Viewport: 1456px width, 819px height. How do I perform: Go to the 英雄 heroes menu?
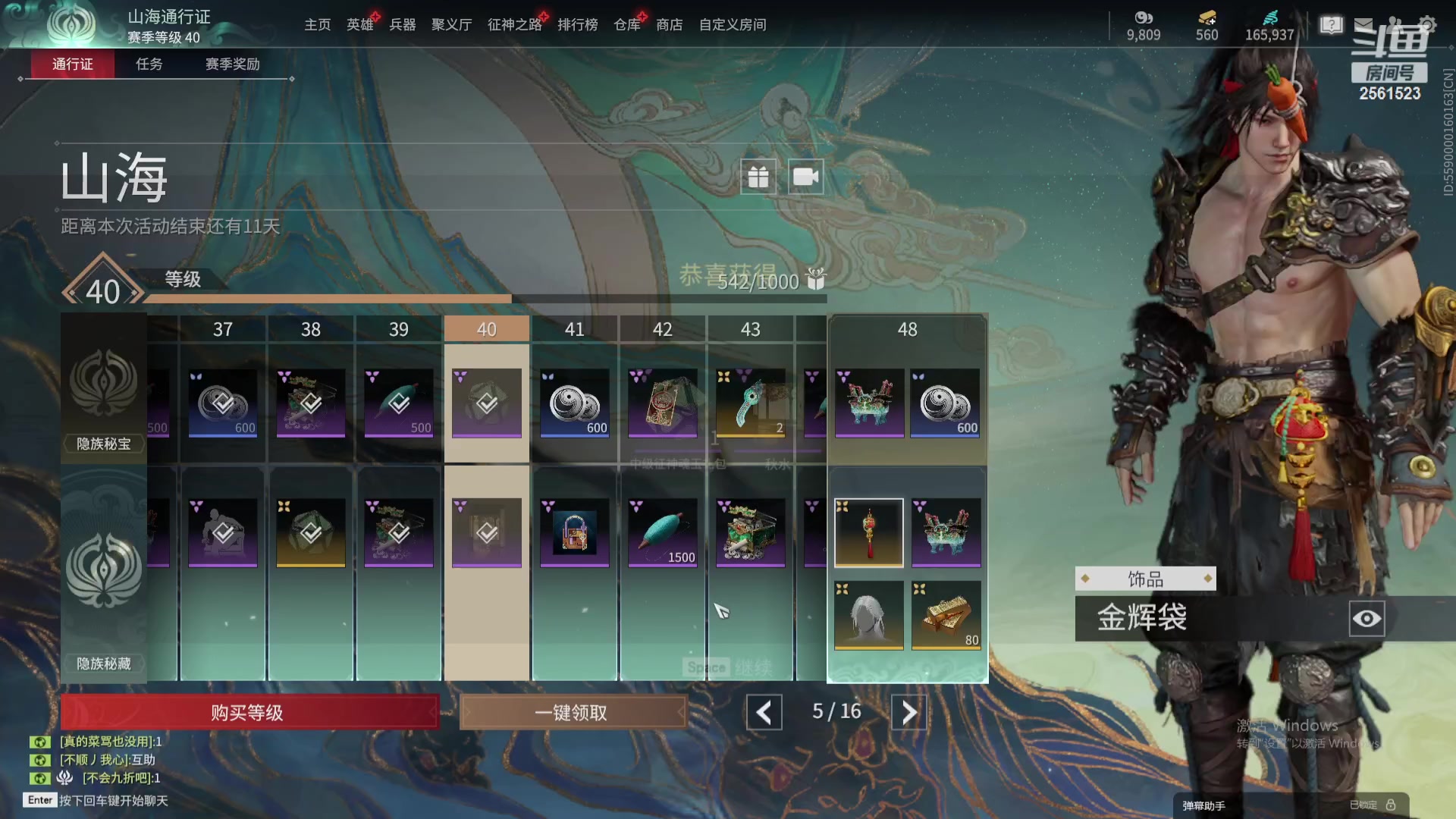[x=360, y=25]
